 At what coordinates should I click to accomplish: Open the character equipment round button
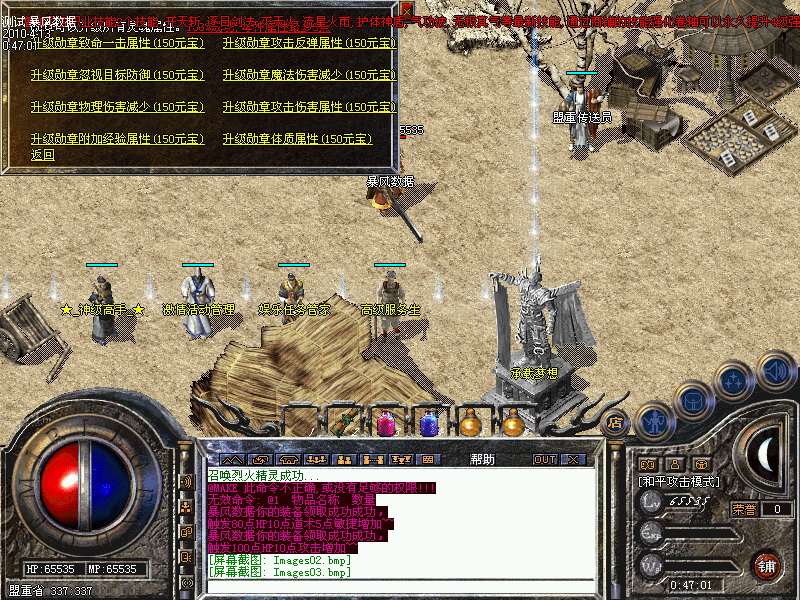tap(655, 420)
